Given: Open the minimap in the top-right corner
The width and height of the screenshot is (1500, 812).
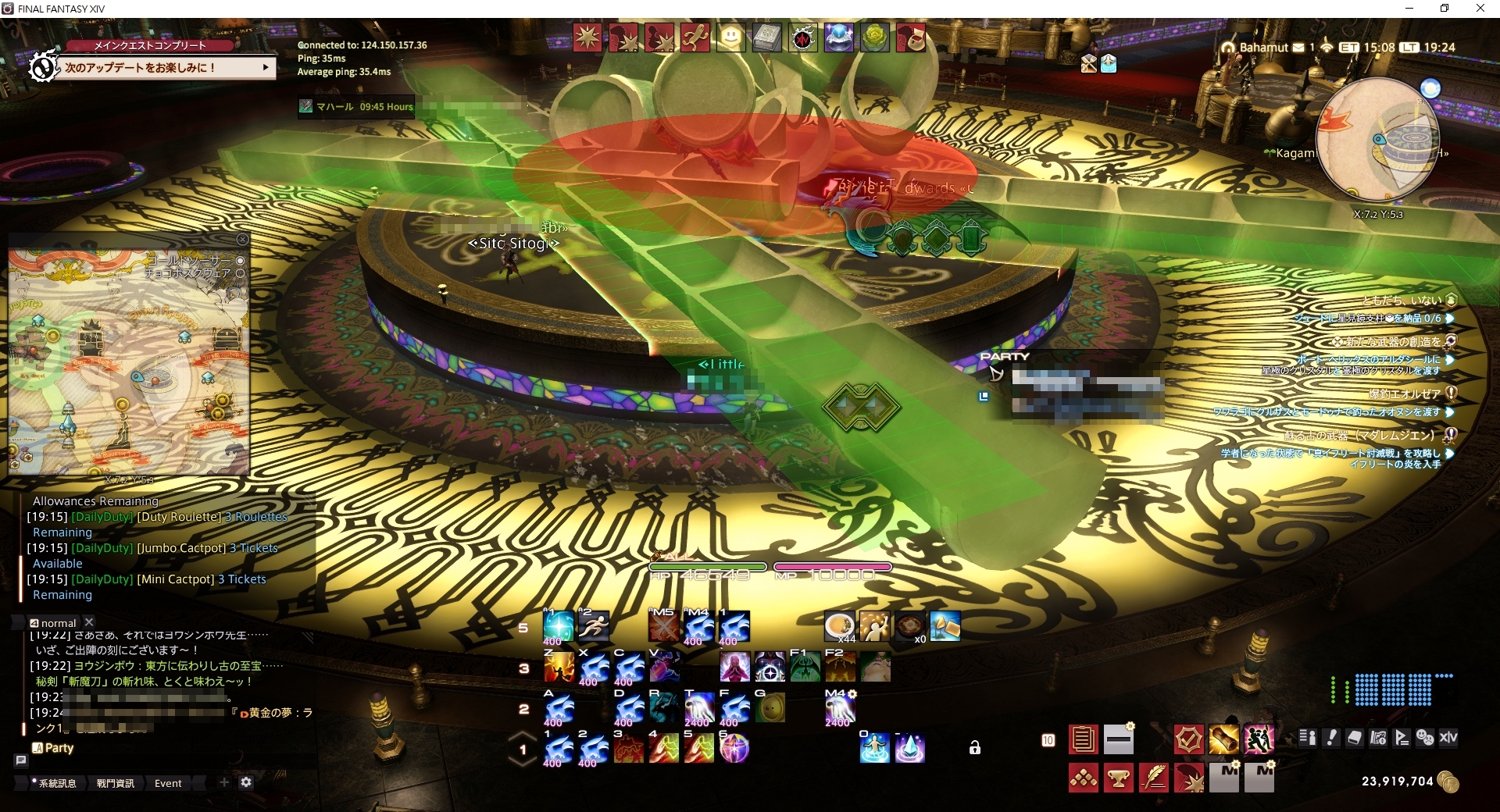Looking at the screenshot, I should pos(1377,141).
